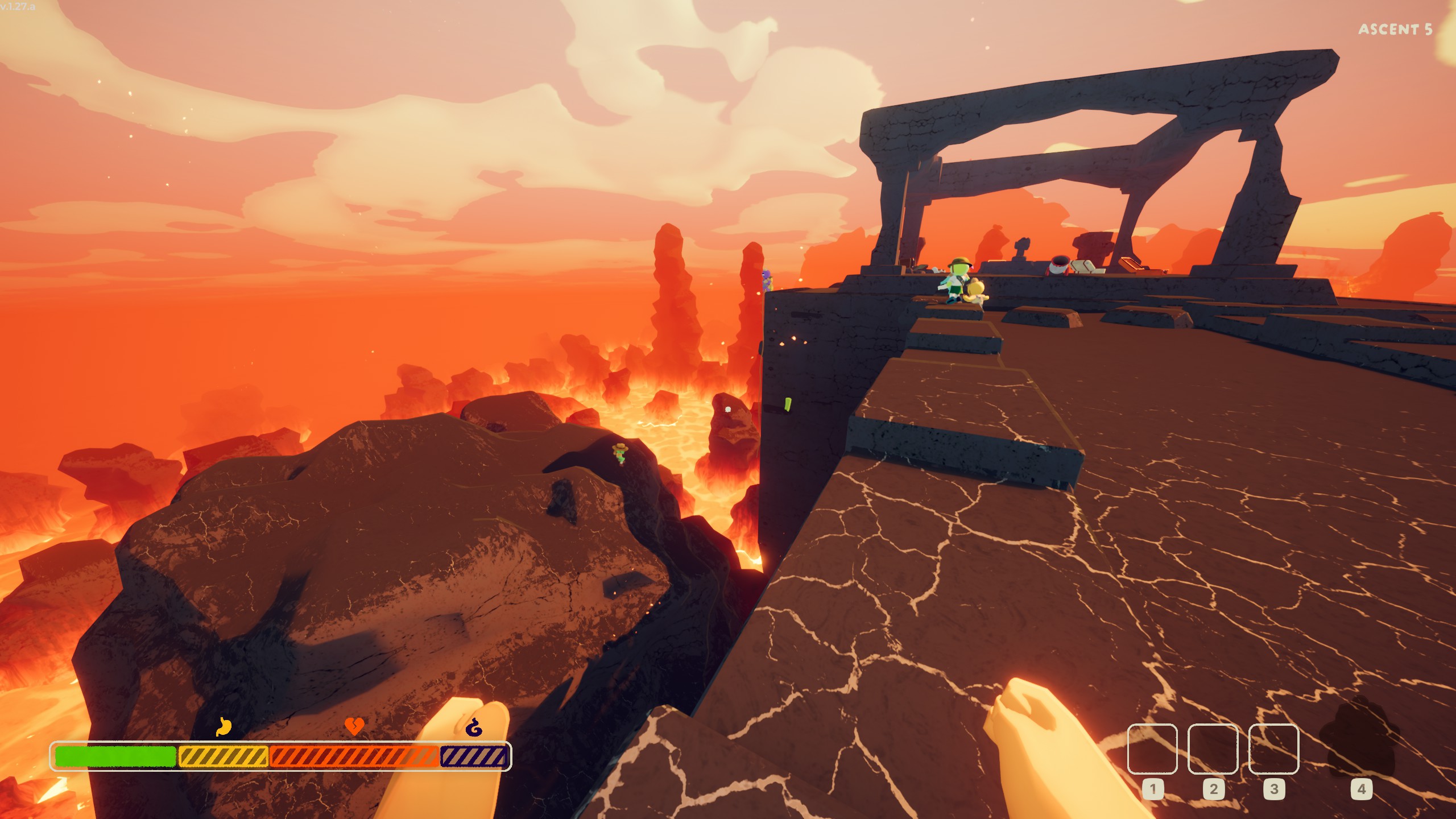This screenshot has height=819, width=1456.
Task: Click the broken heart injury icon
Action: point(354,726)
